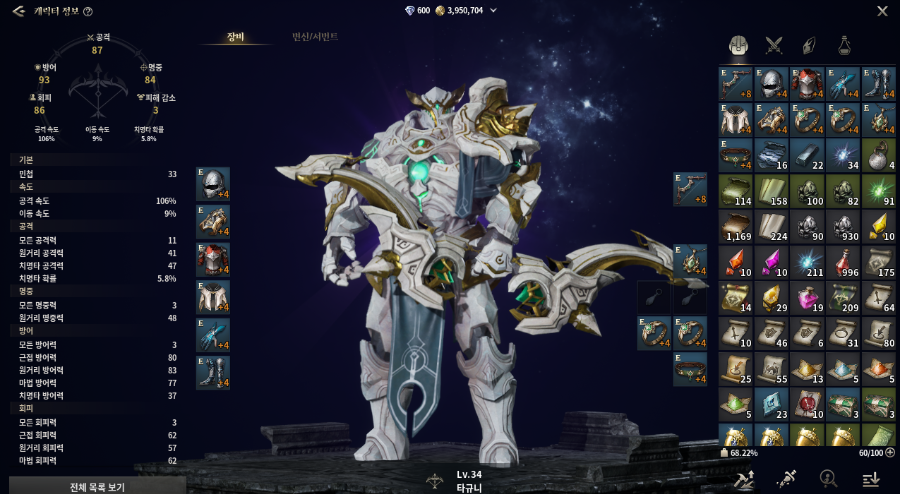Select the stack of 1,169 scroll items
The height and width of the screenshot is (494, 900).
(736, 226)
